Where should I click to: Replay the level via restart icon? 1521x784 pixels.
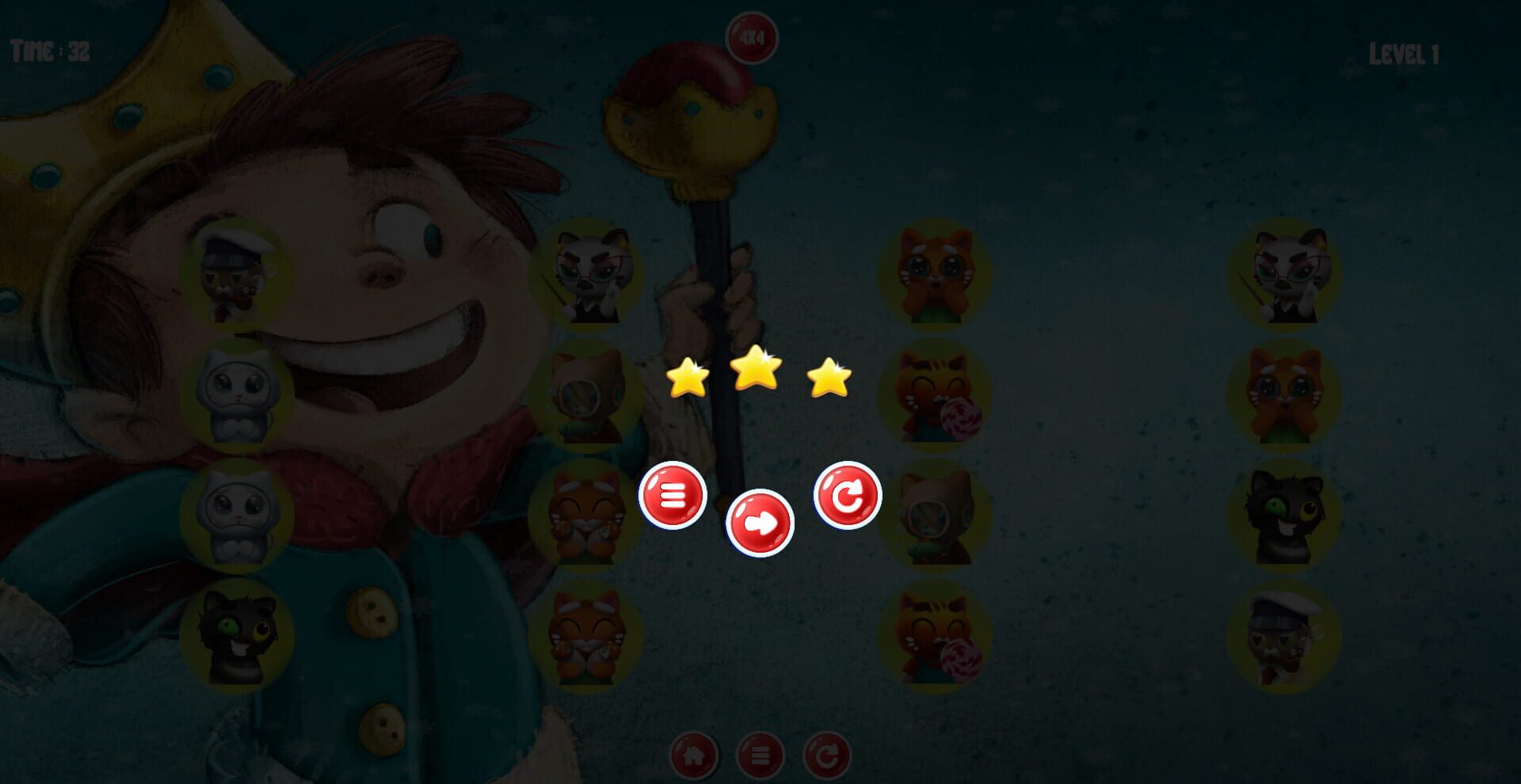847,496
